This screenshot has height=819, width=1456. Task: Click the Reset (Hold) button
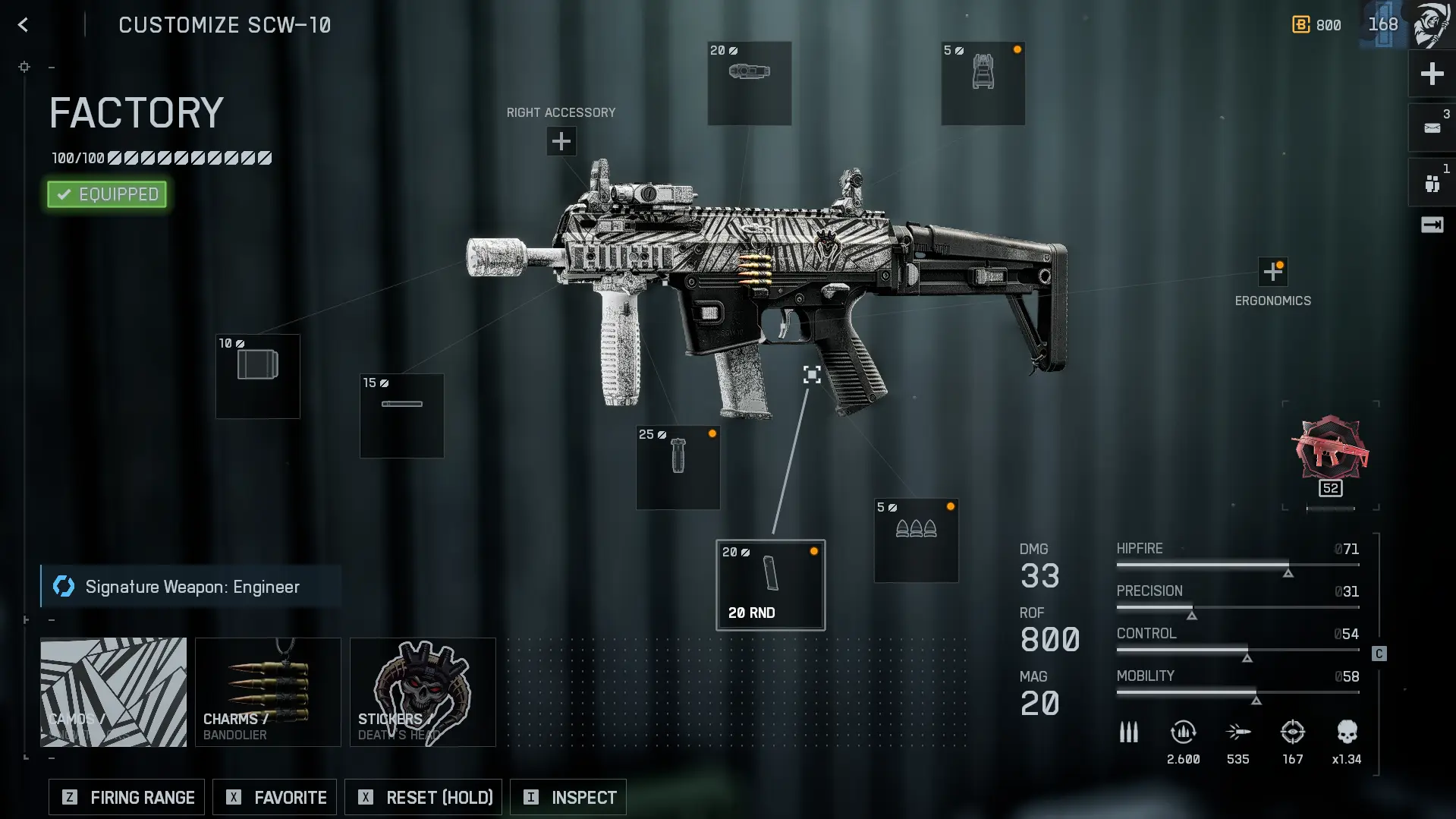[423, 797]
